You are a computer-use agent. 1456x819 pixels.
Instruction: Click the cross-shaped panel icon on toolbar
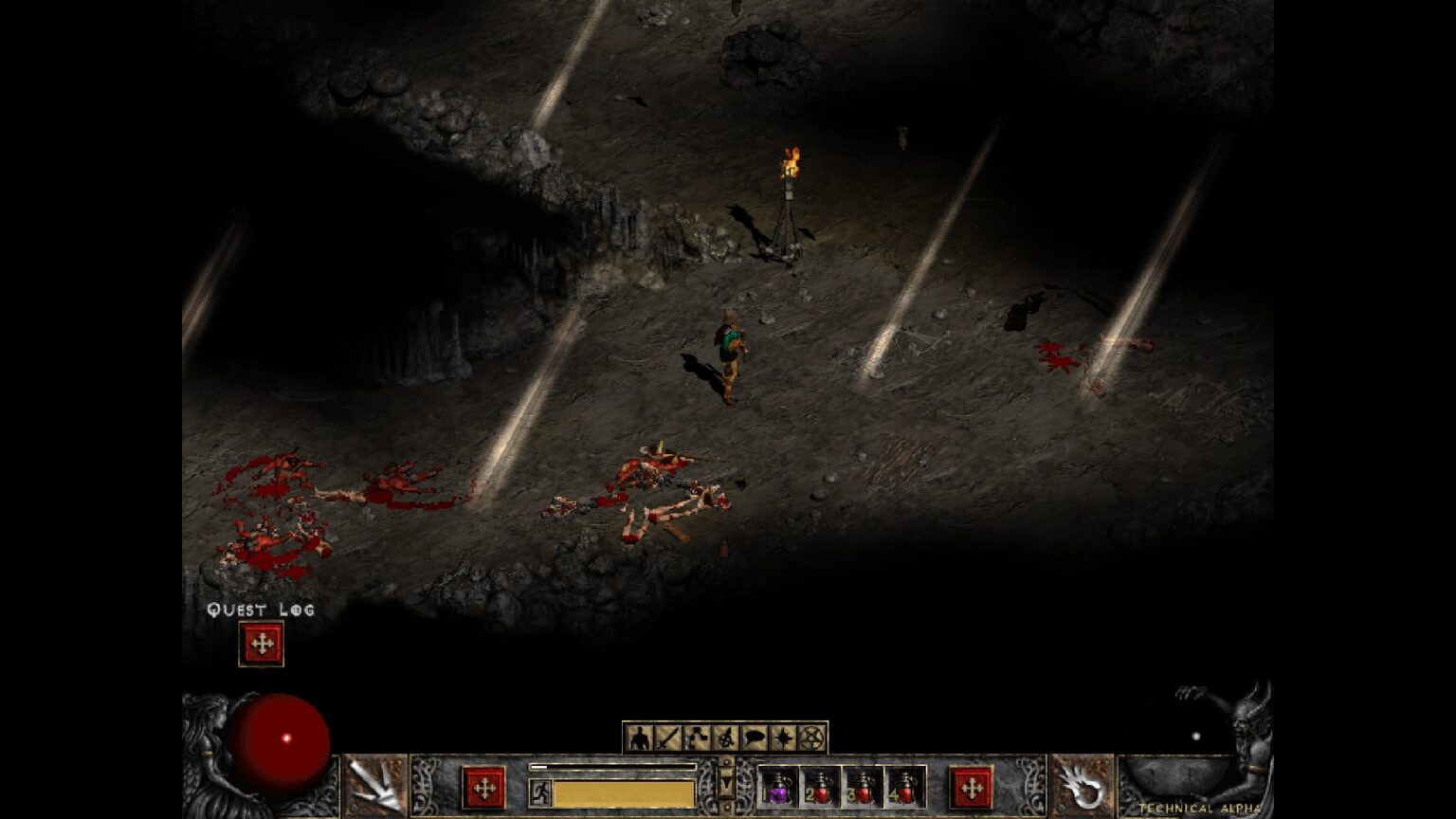pyautogui.click(x=699, y=737)
